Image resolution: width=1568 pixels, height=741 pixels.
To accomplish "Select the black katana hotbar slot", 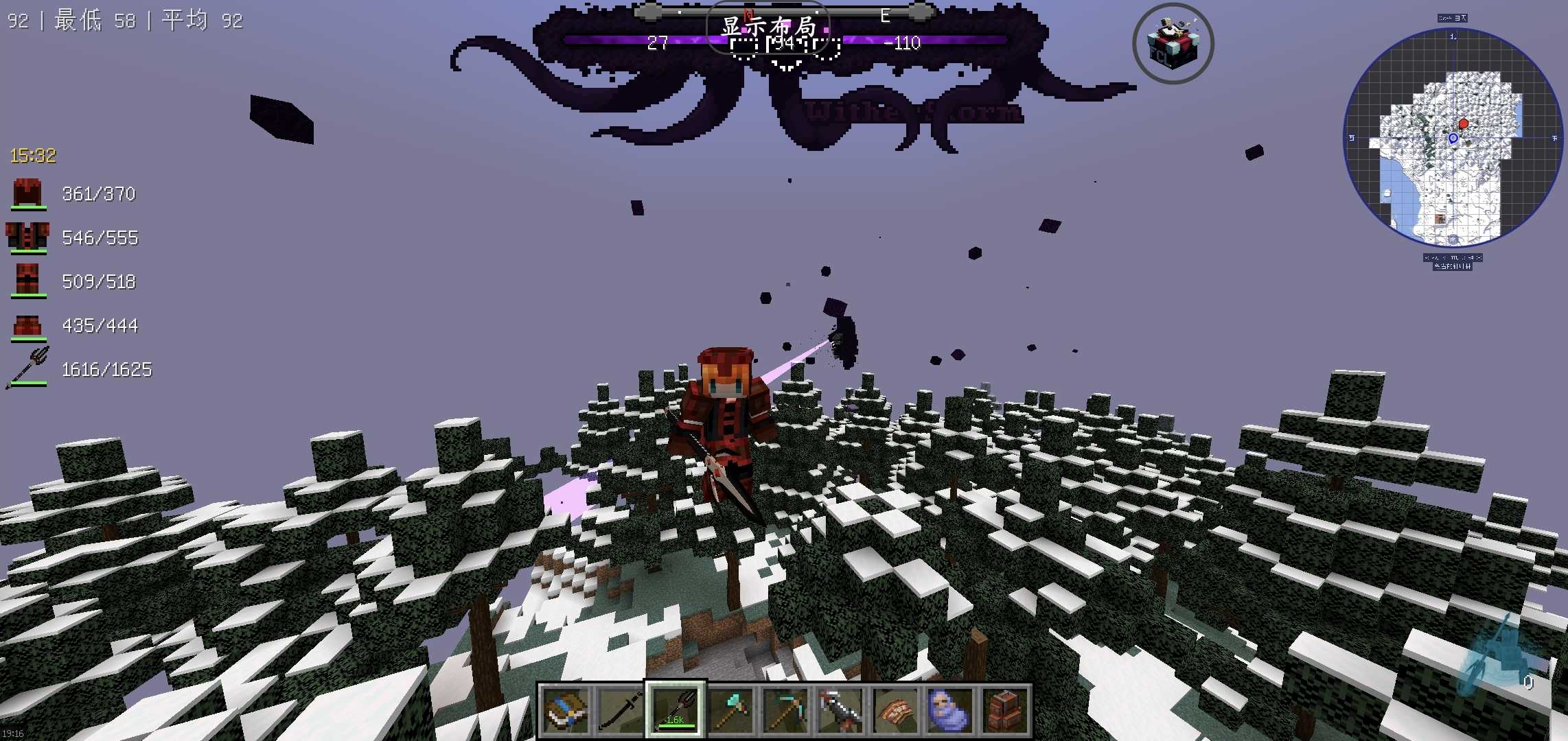I will pyautogui.click(x=620, y=711).
